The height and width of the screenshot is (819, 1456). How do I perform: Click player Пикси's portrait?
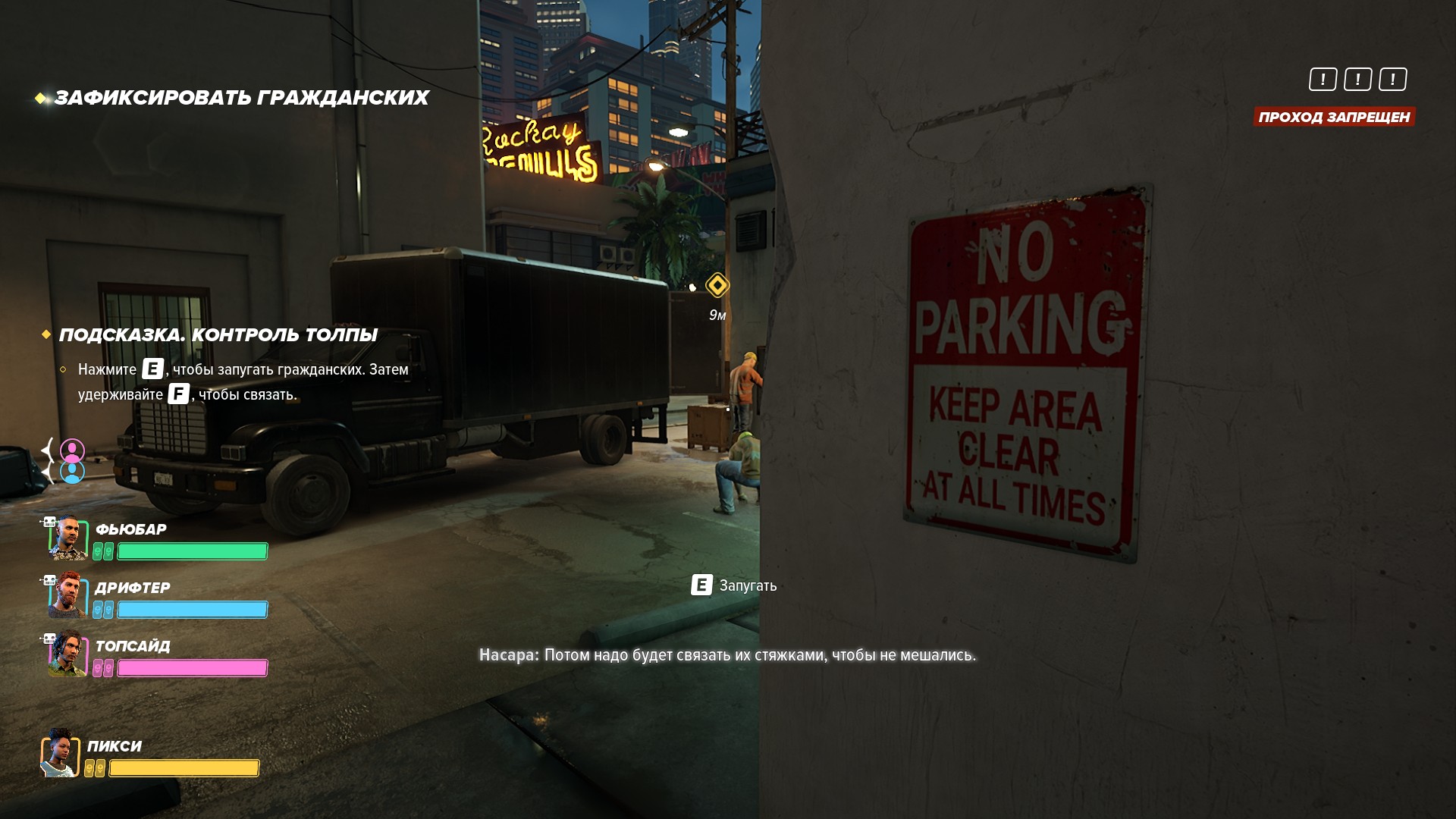pyautogui.click(x=61, y=754)
